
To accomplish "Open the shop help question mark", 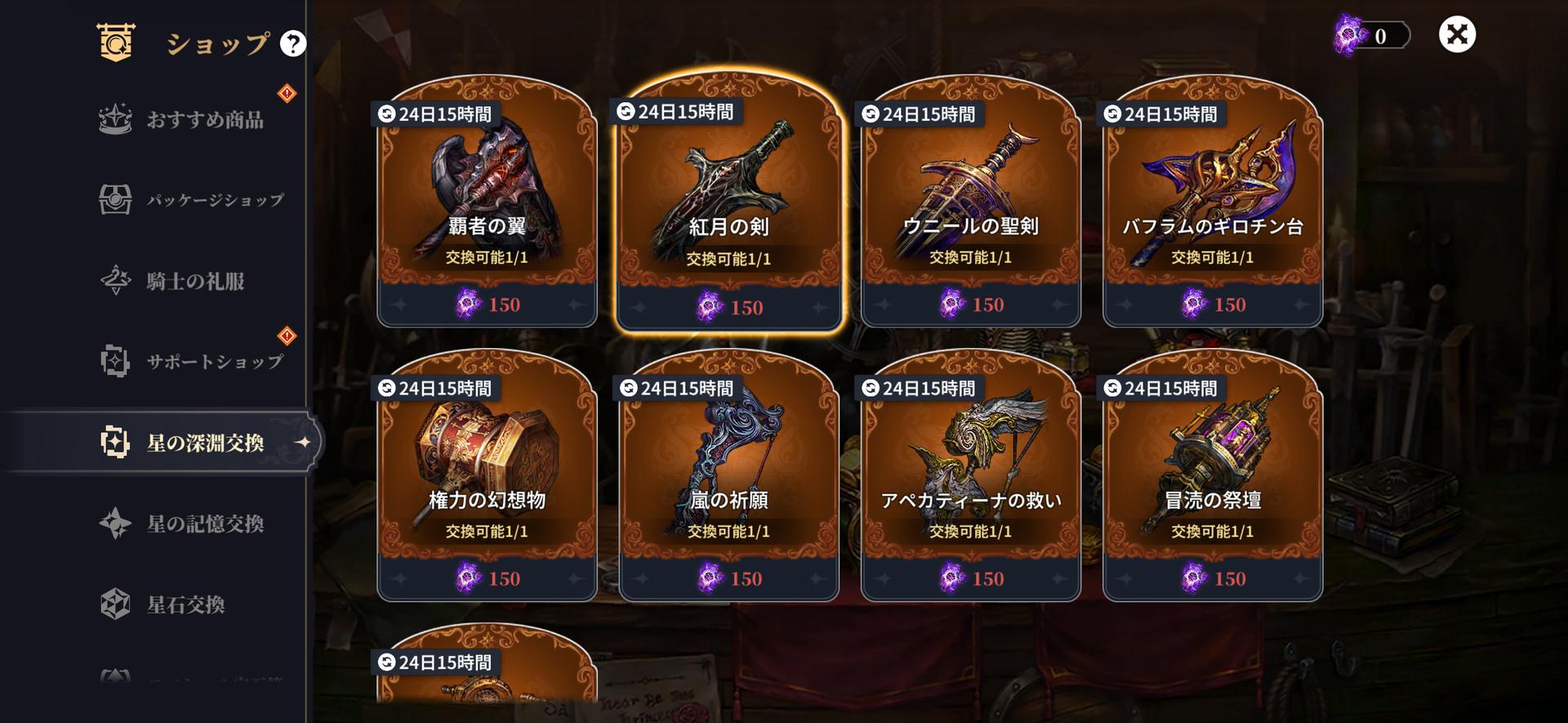I will coord(292,43).
